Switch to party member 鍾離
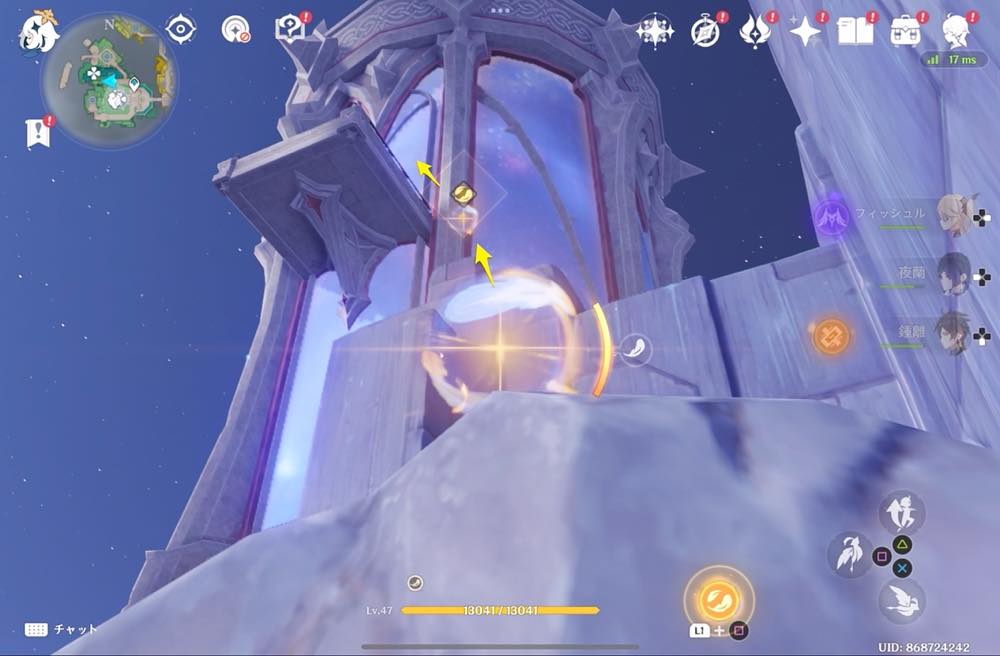1000x656 pixels. pos(957,331)
